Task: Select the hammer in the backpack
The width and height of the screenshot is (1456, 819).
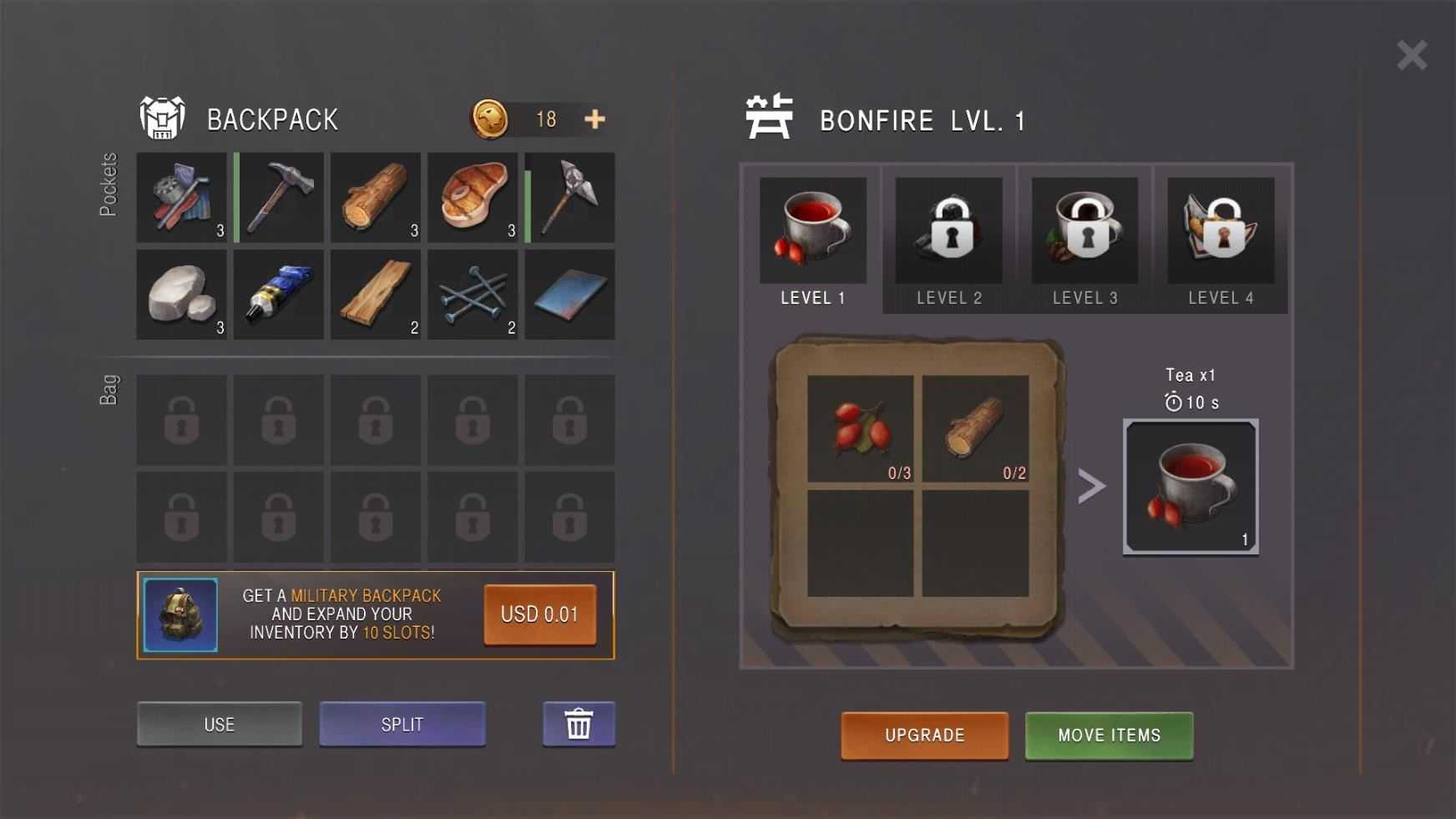Action: click(279, 198)
